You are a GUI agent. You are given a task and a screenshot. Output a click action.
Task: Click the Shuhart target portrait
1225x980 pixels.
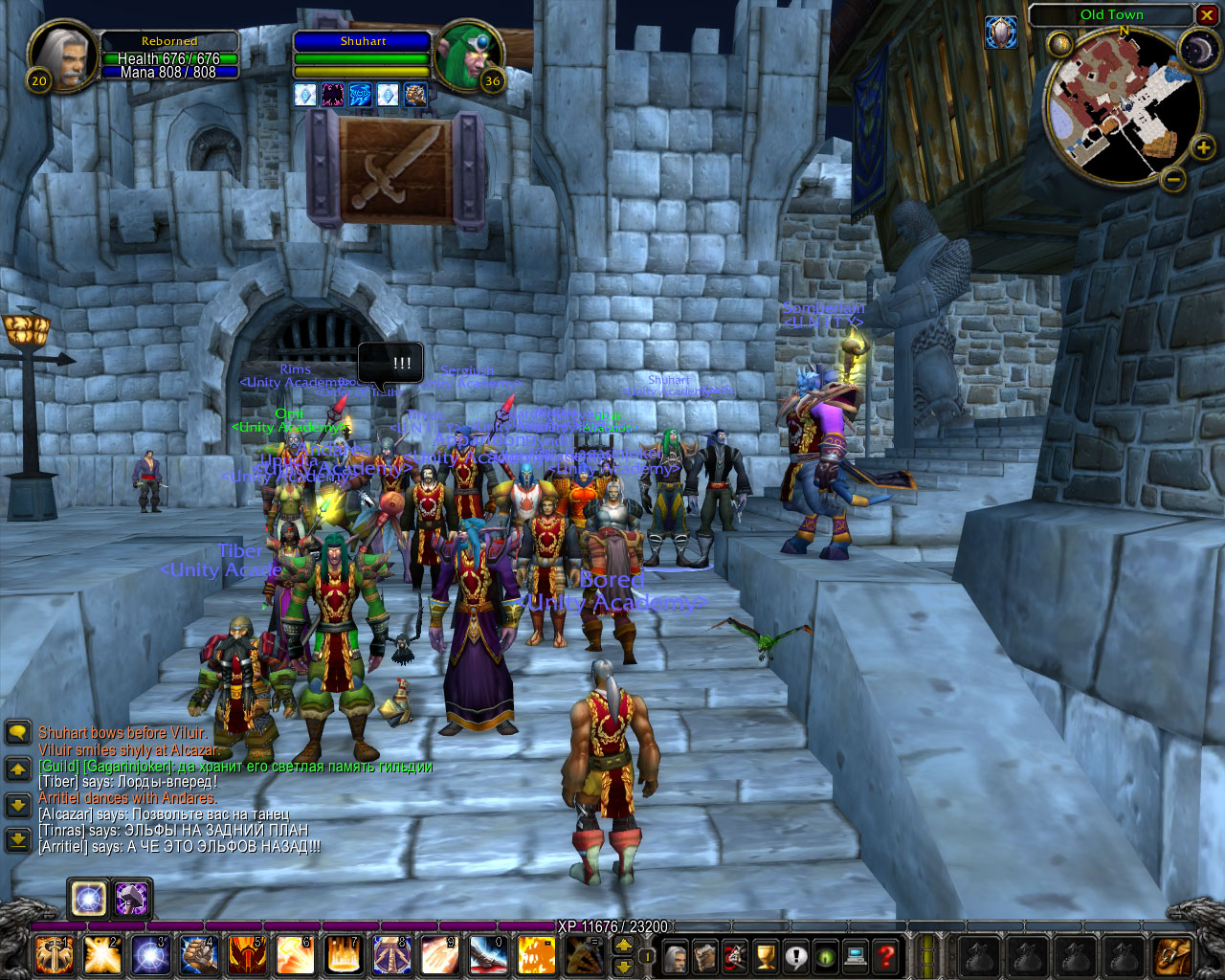point(468,56)
